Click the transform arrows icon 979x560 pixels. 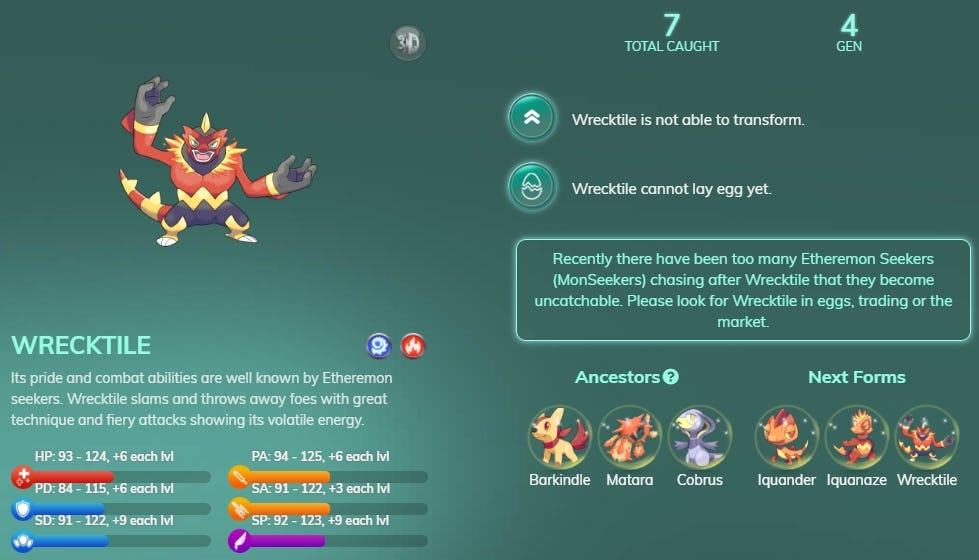(531, 118)
